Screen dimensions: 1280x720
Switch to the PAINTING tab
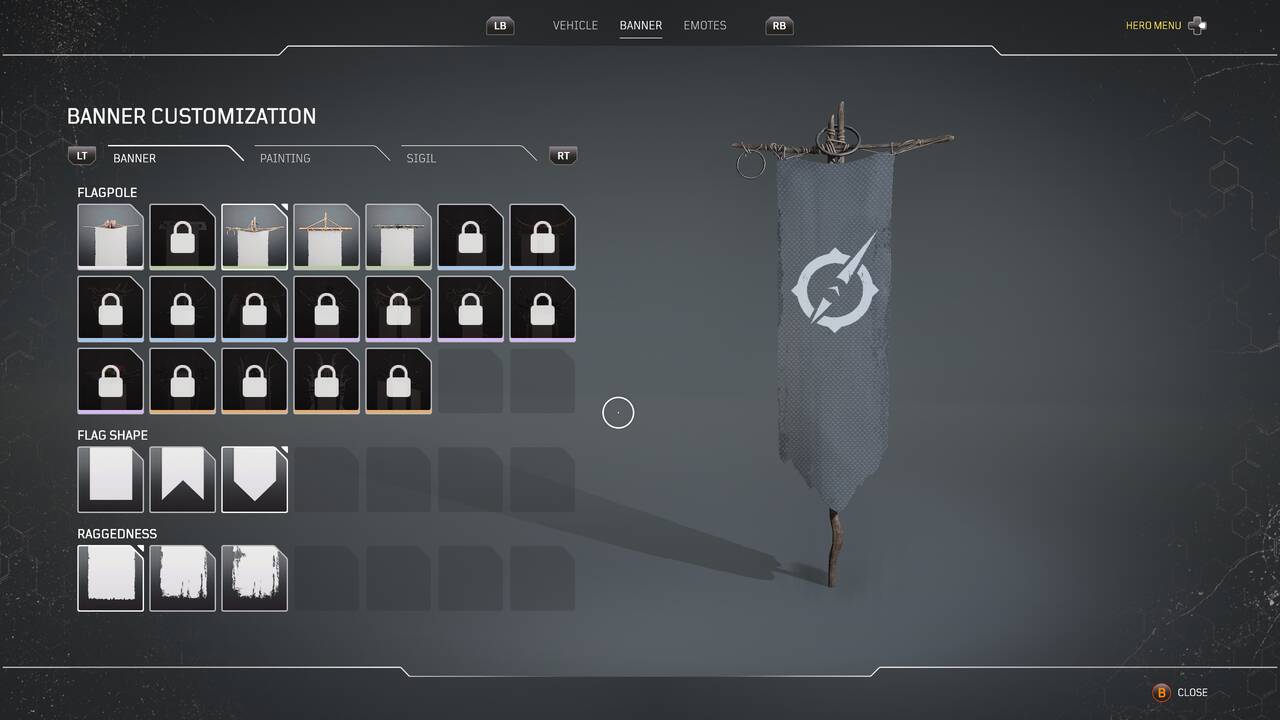coord(284,158)
